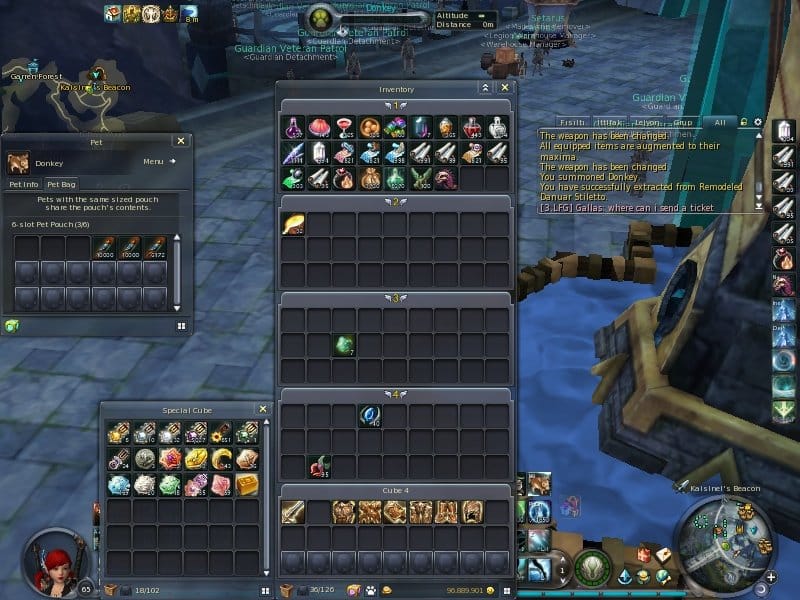This screenshot has width=800, height=600.
Task: Close the Special Cube window
Action: (x=262, y=409)
